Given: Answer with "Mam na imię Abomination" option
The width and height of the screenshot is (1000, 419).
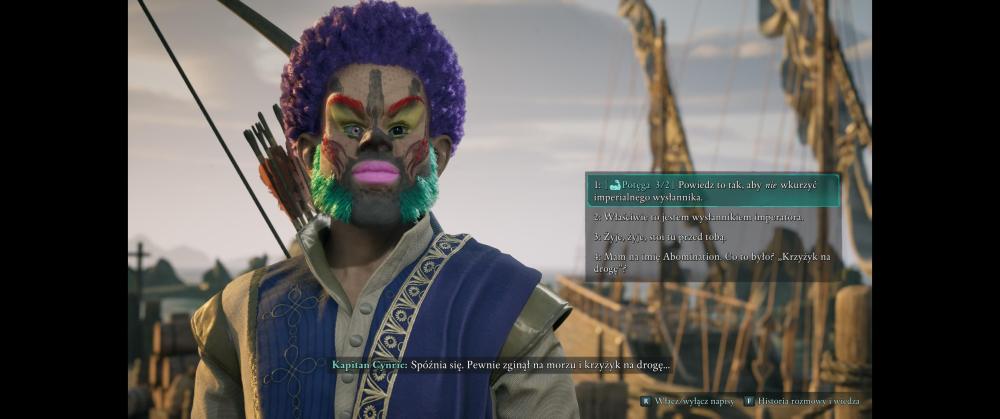Looking at the screenshot, I should [712, 262].
